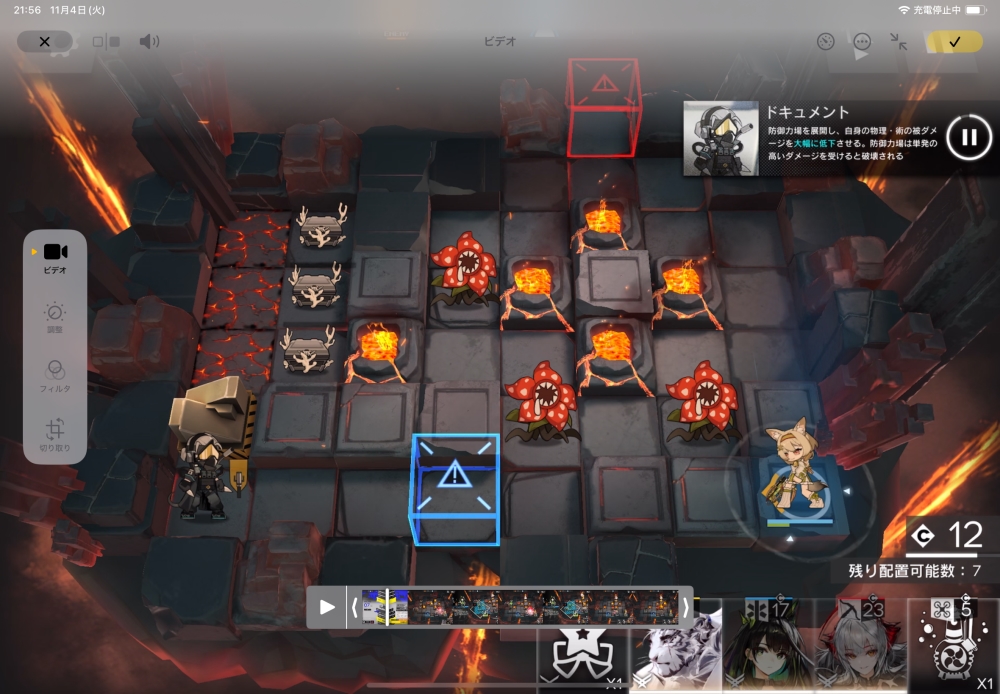Image resolution: width=1000 pixels, height=694 pixels.
Task: Open the ドキュメント enemy info panel
Action: point(810,137)
